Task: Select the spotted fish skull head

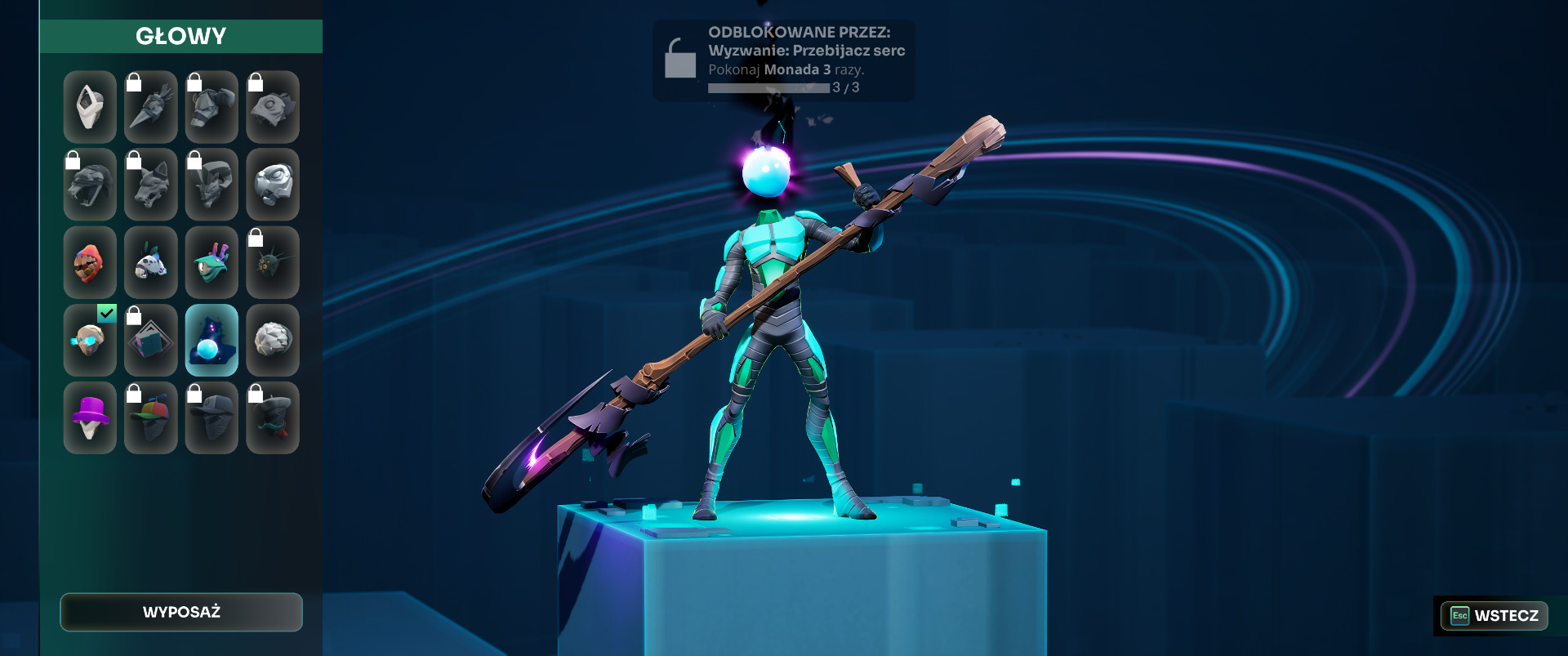Action: 151,262
